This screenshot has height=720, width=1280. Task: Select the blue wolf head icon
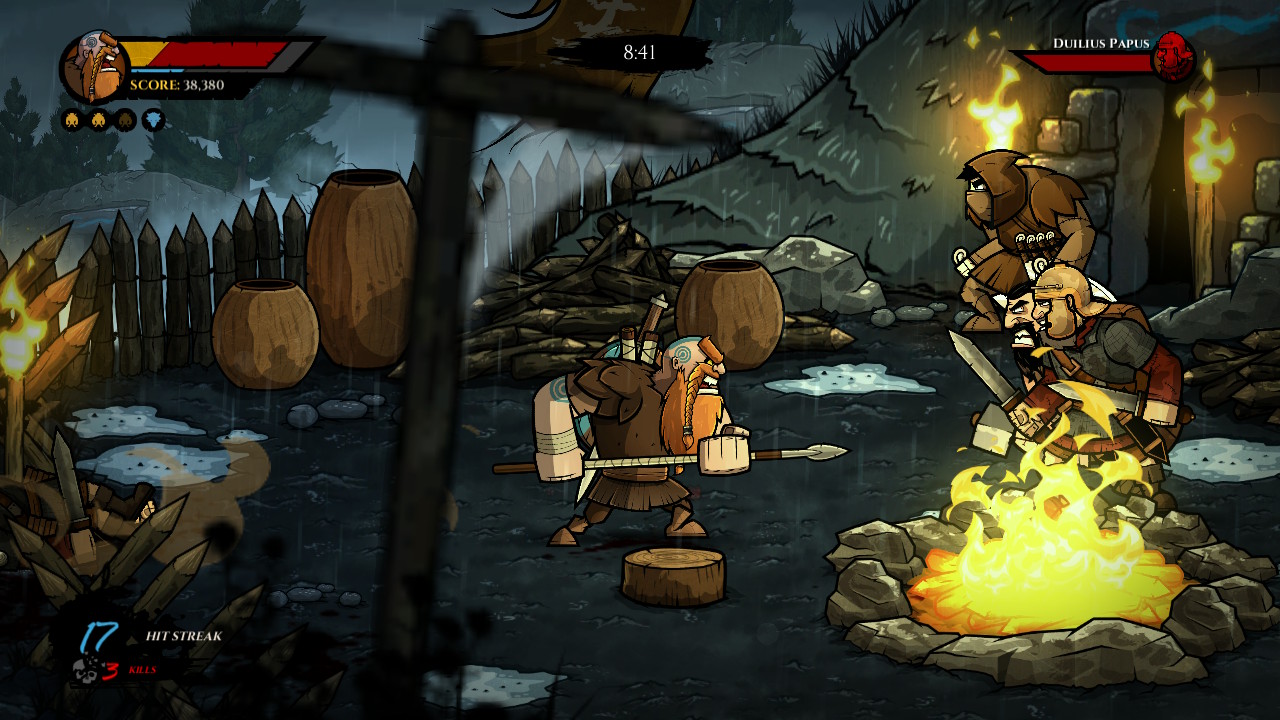(x=153, y=121)
